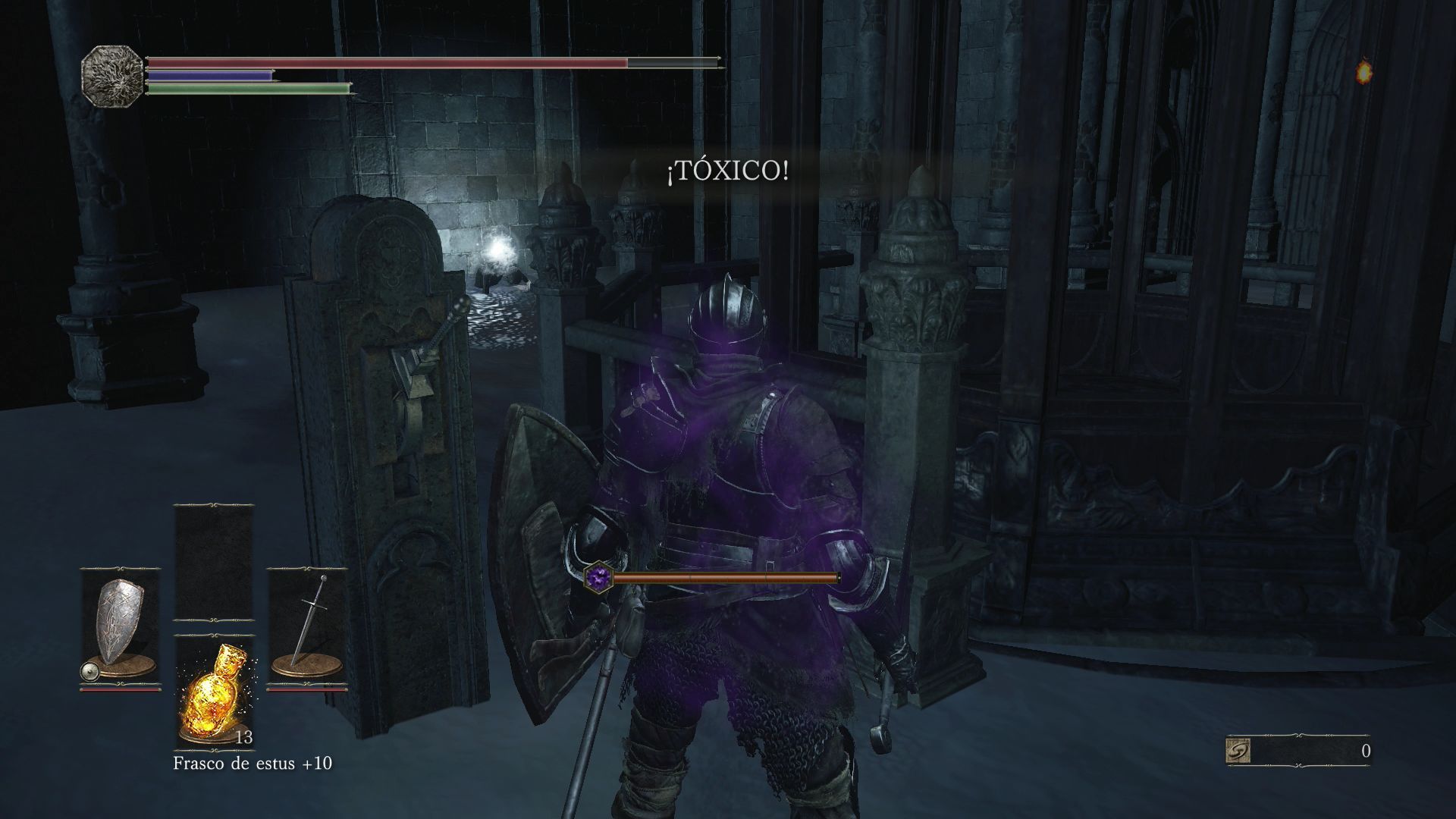Click the ember status icon

tap(1363, 72)
